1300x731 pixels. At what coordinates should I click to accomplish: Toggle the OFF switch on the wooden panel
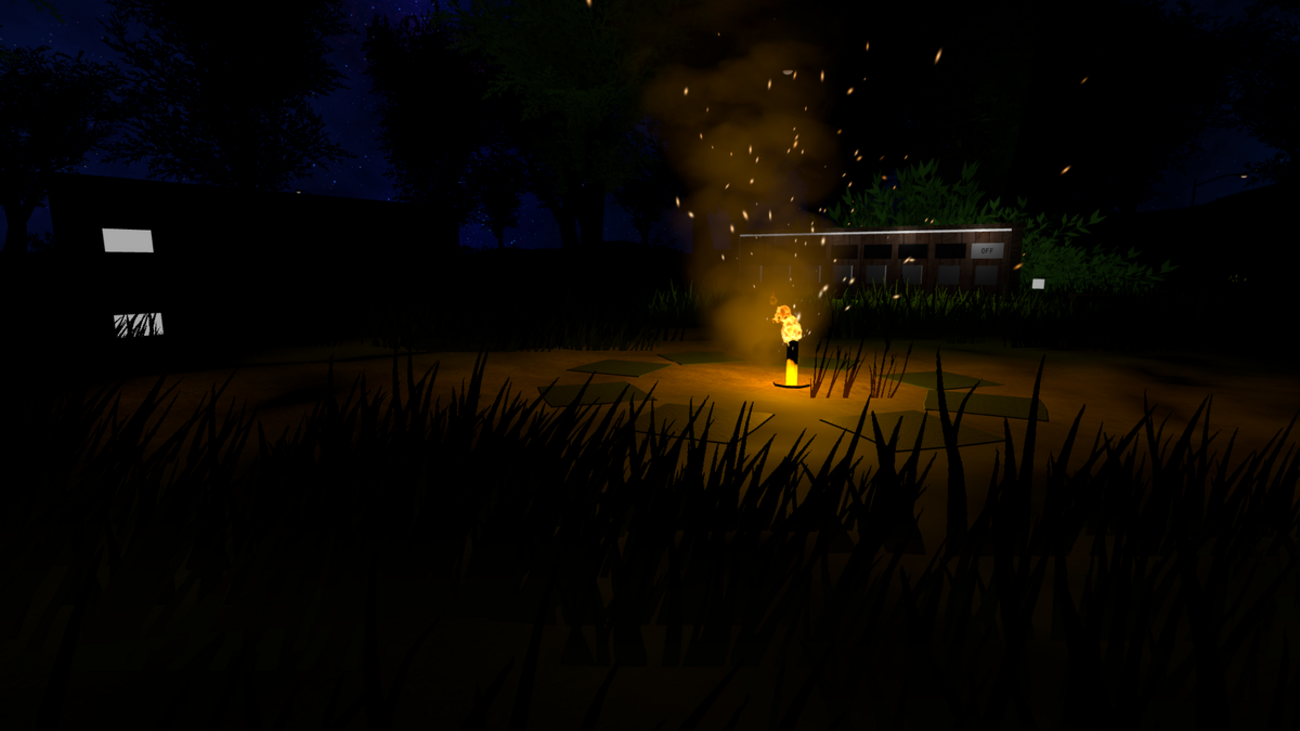click(986, 251)
